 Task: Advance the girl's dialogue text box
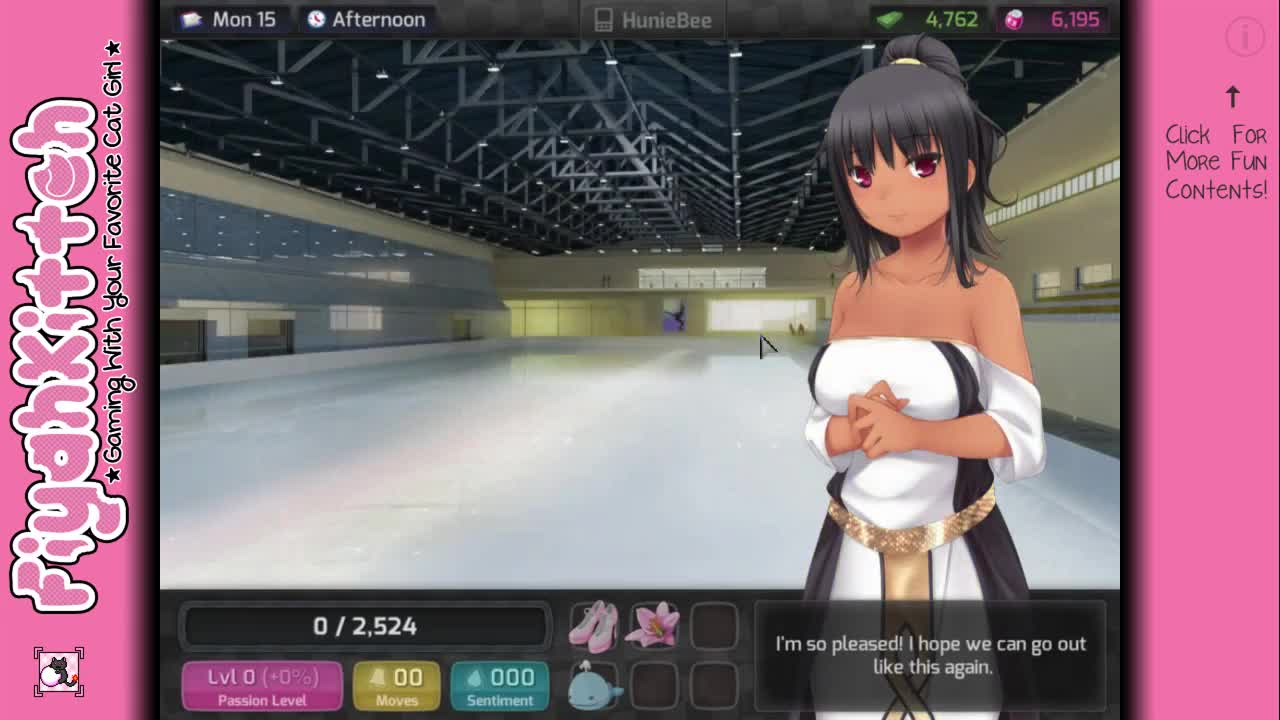(x=930, y=655)
